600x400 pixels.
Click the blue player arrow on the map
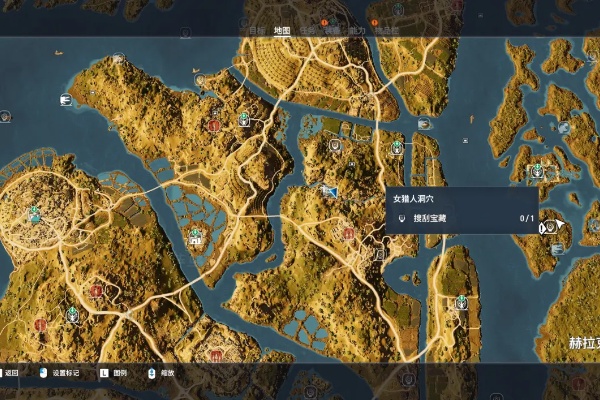coord(327,188)
